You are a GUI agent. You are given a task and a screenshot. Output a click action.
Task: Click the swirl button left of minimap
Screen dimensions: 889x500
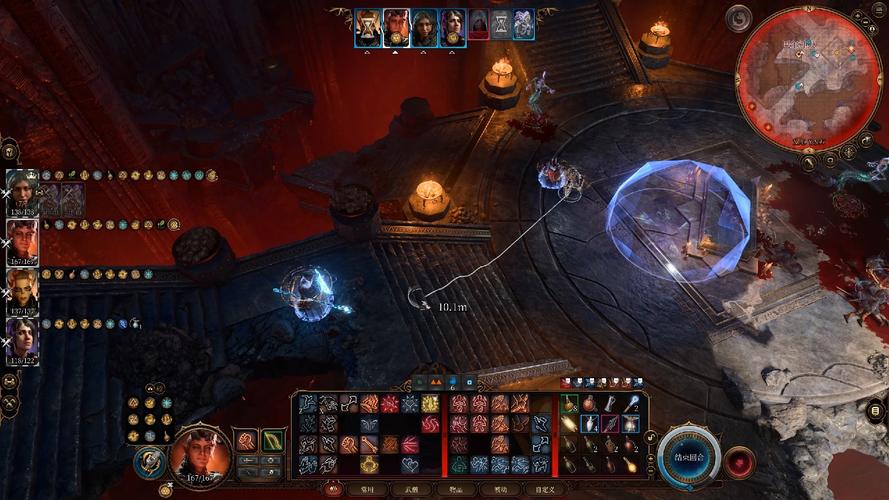pyautogui.click(x=738, y=18)
